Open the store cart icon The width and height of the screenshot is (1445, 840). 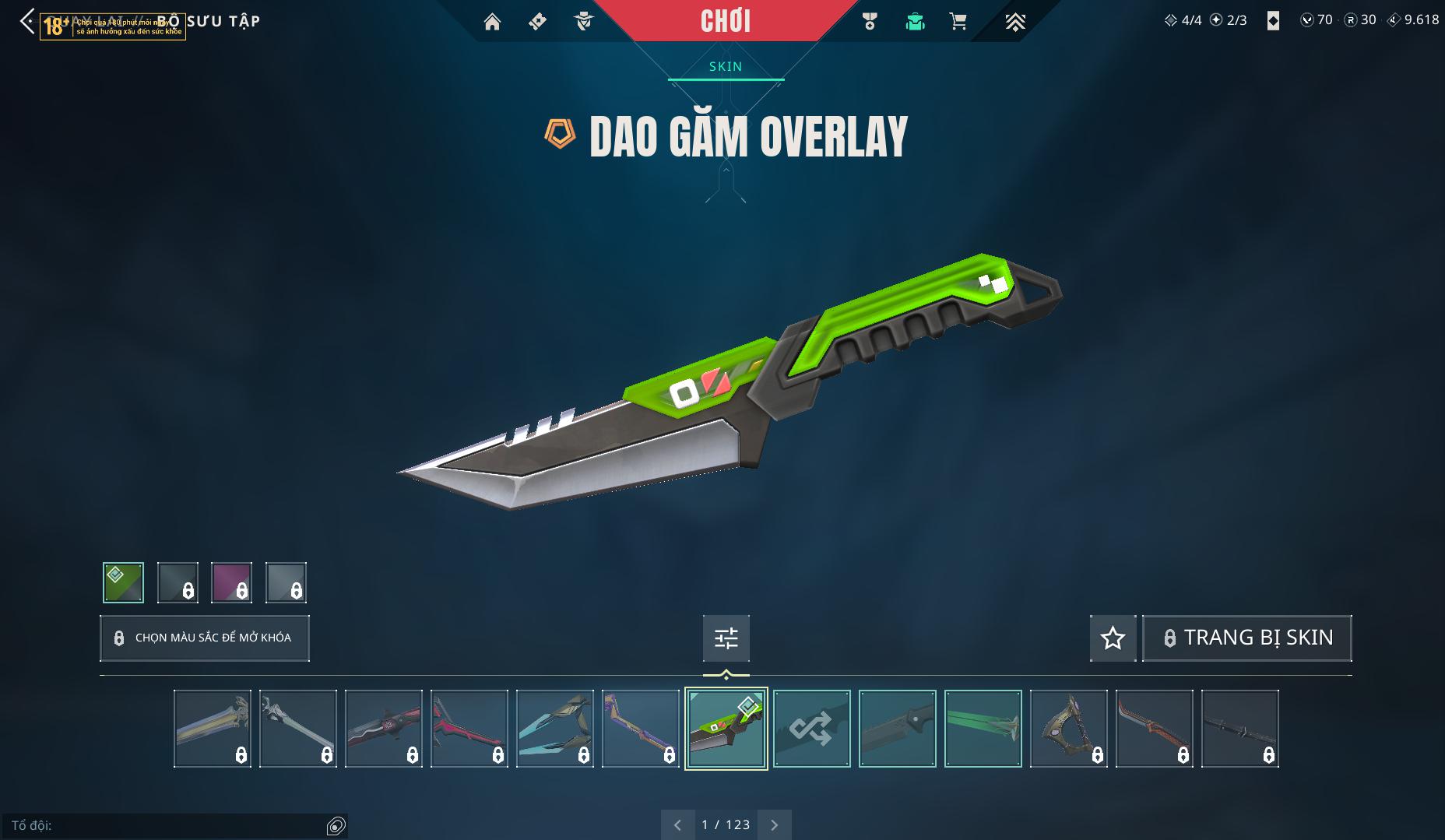[x=958, y=22]
